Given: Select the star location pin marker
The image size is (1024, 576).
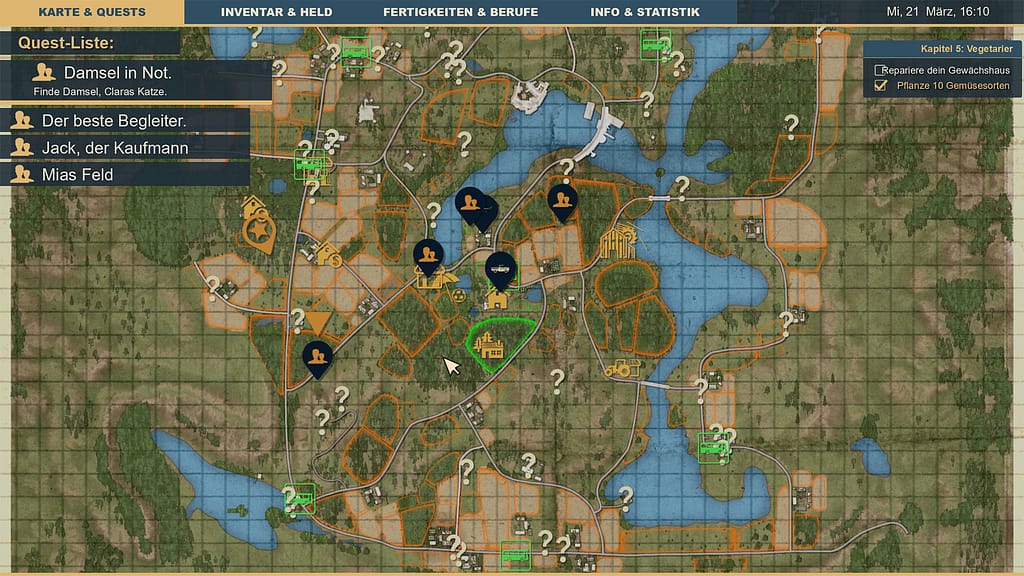Looking at the screenshot, I should click(x=260, y=232).
